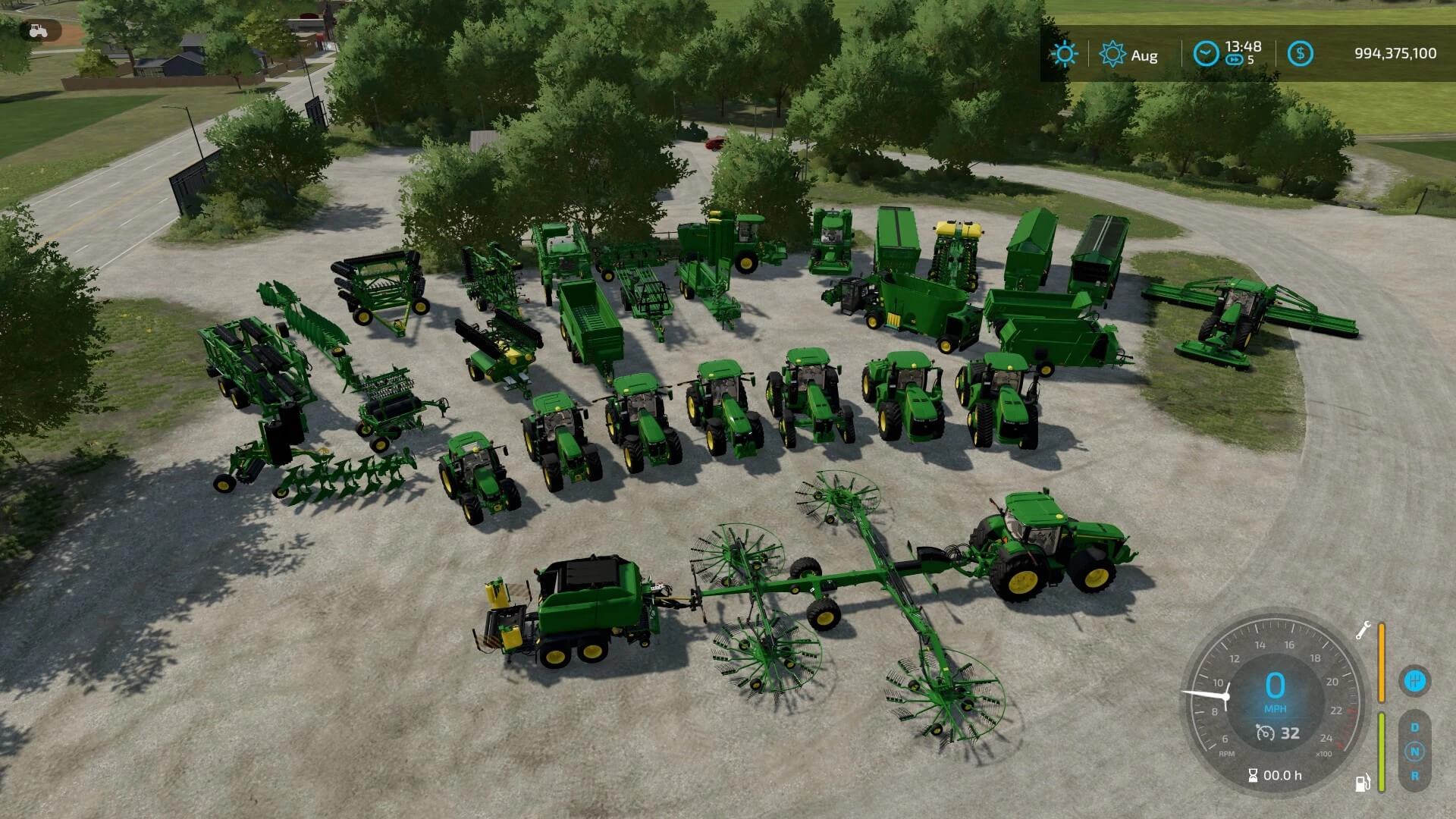This screenshot has width=1456, height=819.
Task: Select the August season icon
Action: click(x=1112, y=54)
